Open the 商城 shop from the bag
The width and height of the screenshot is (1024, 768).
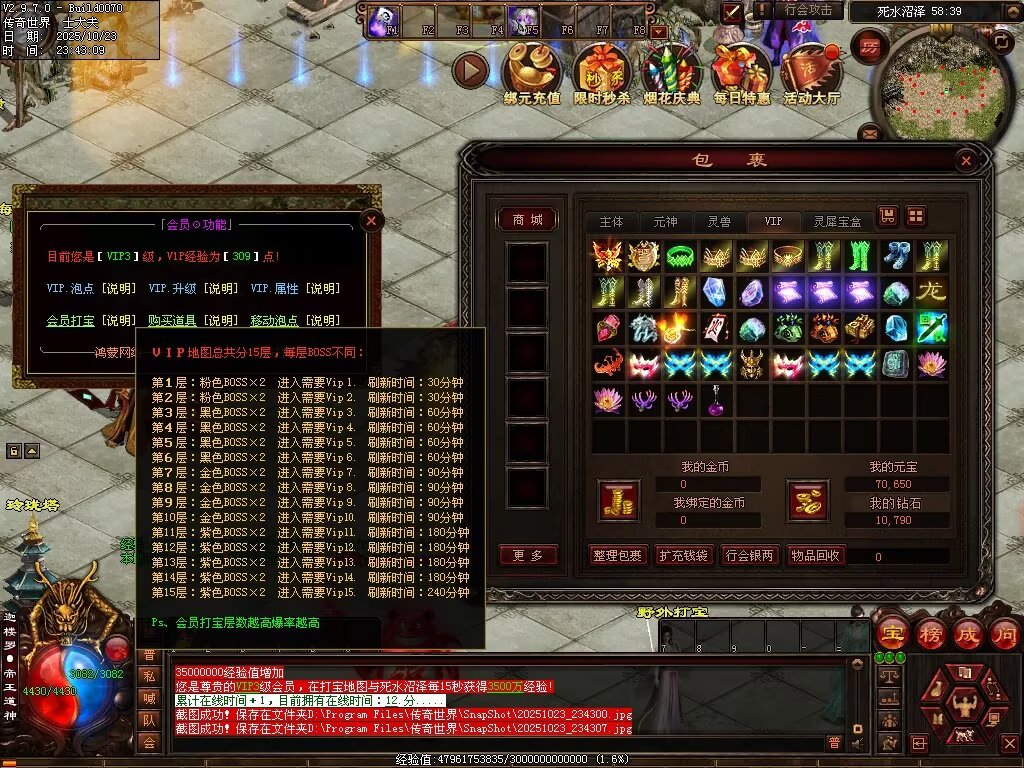point(527,220)
